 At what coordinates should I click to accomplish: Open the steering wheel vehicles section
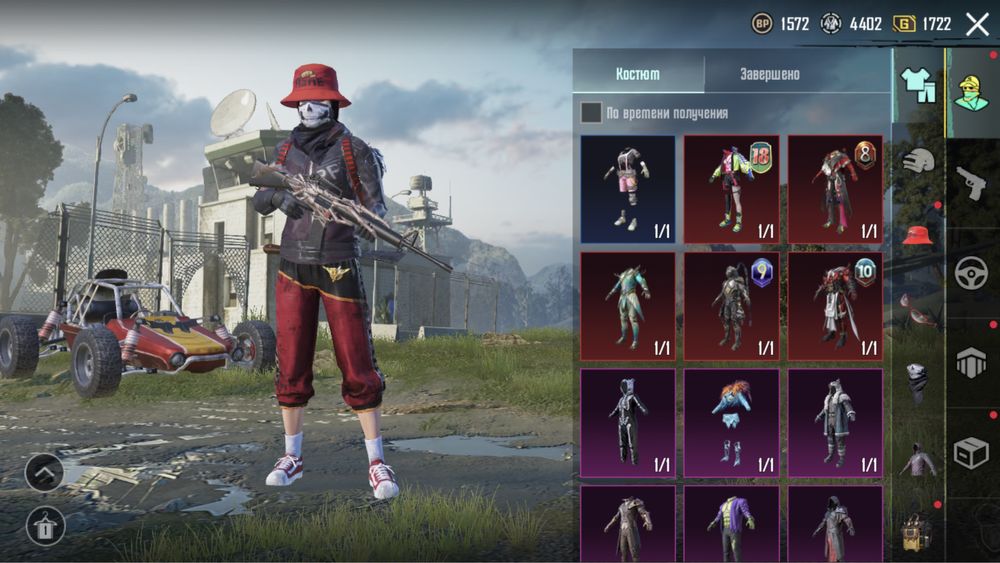click(971, 273)
